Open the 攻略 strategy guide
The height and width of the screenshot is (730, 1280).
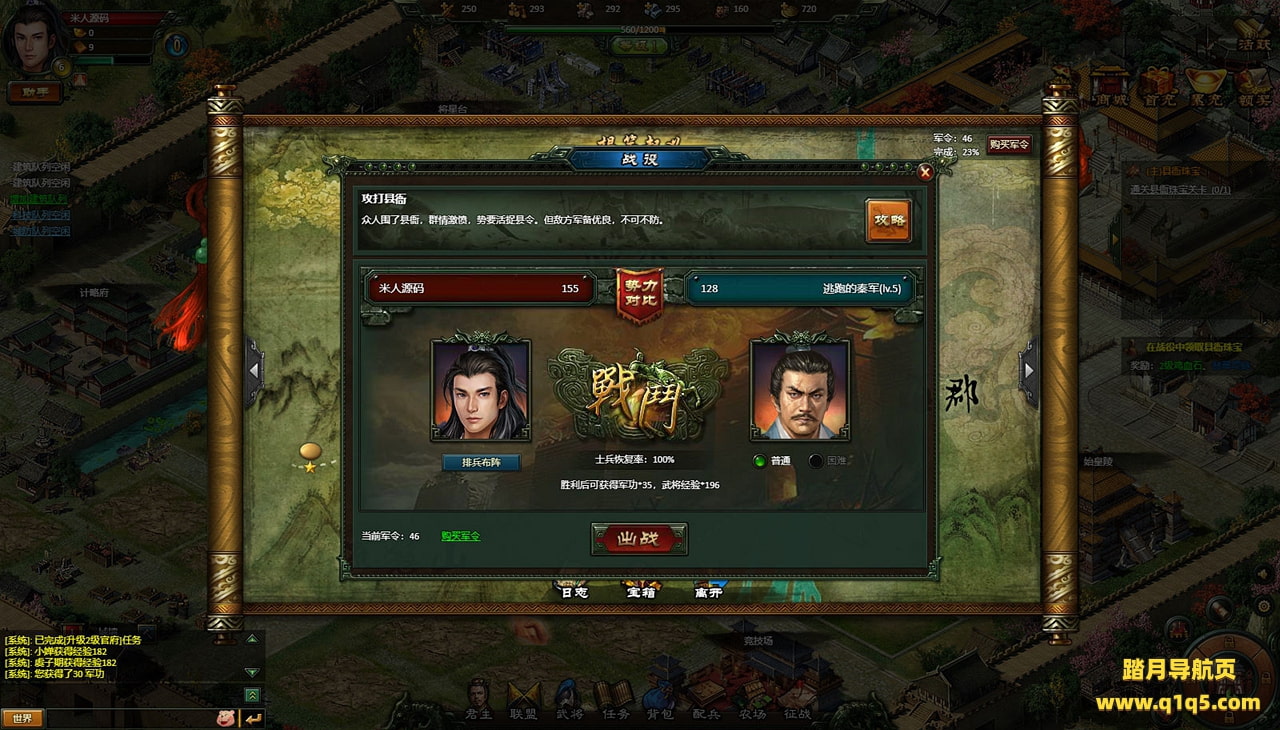(888, 220)
